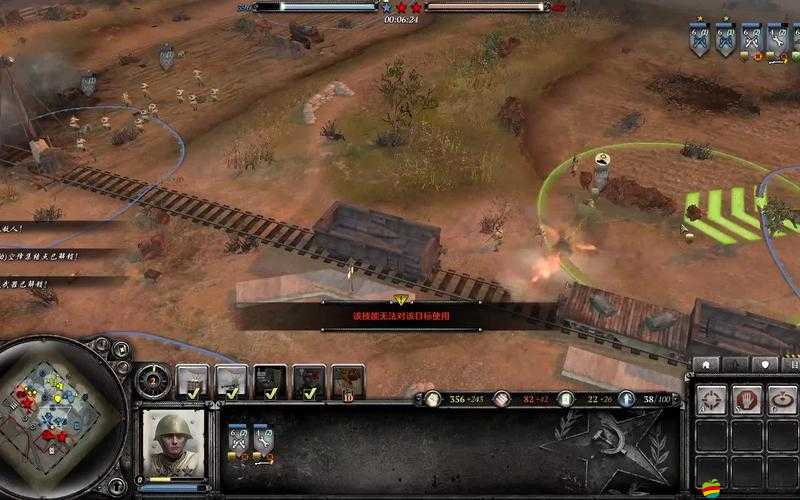Switch to the shield icon command tab
The image size is (800, 500).
tap(766, 364)
